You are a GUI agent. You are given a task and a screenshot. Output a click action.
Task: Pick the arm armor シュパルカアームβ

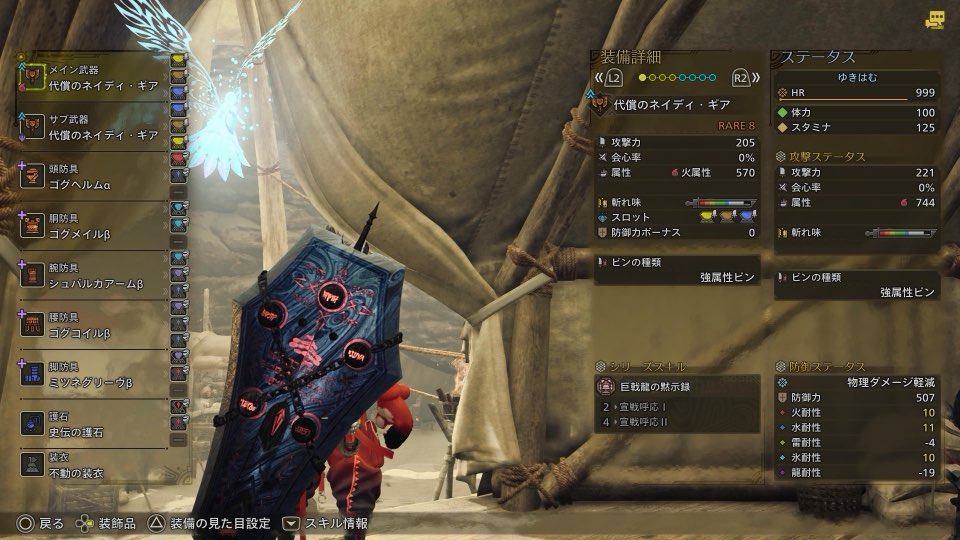tap(96, 275)
